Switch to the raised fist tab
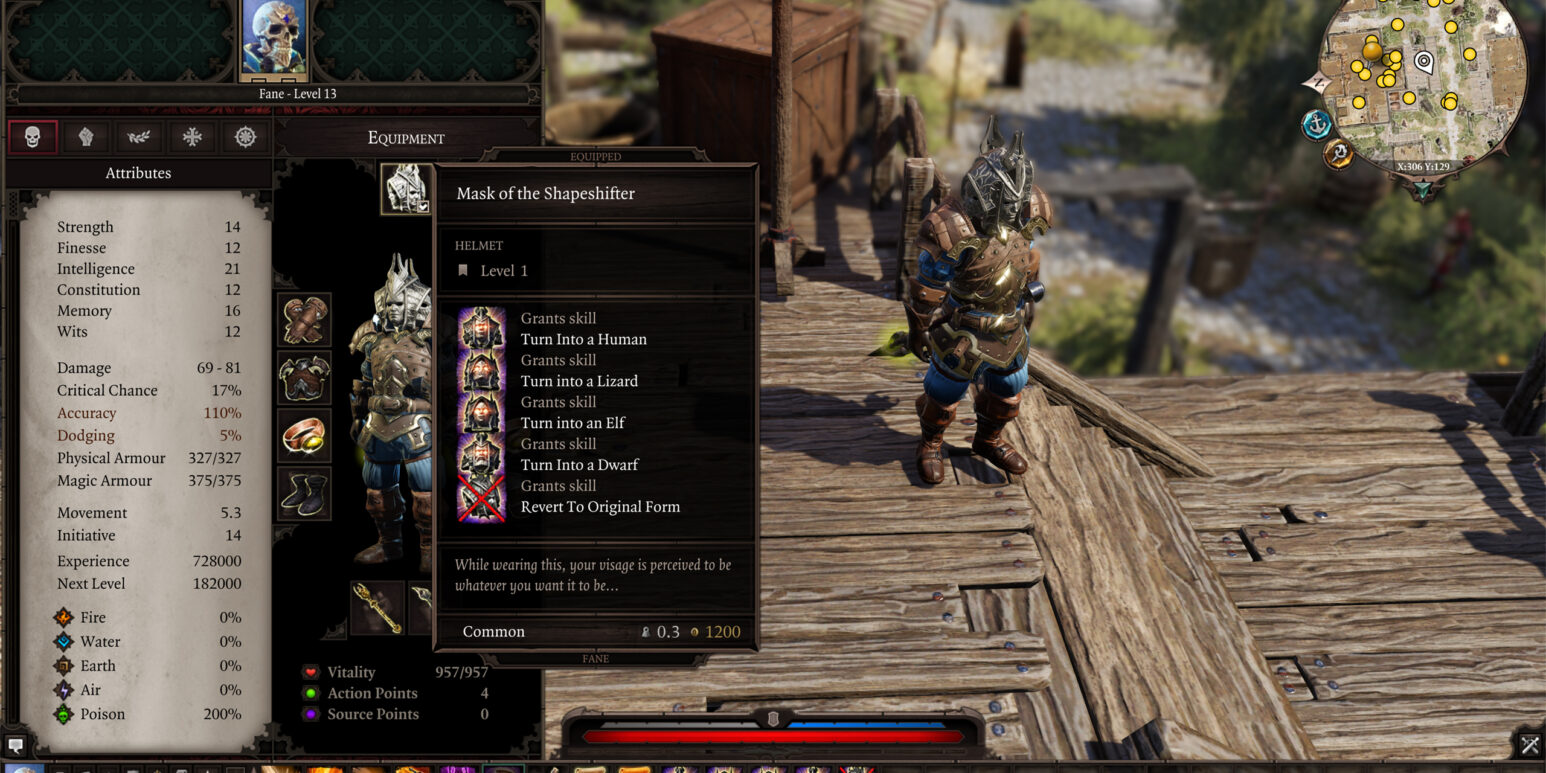The width and height of the screenshot is (1546, 773). [x=86, y=137]
